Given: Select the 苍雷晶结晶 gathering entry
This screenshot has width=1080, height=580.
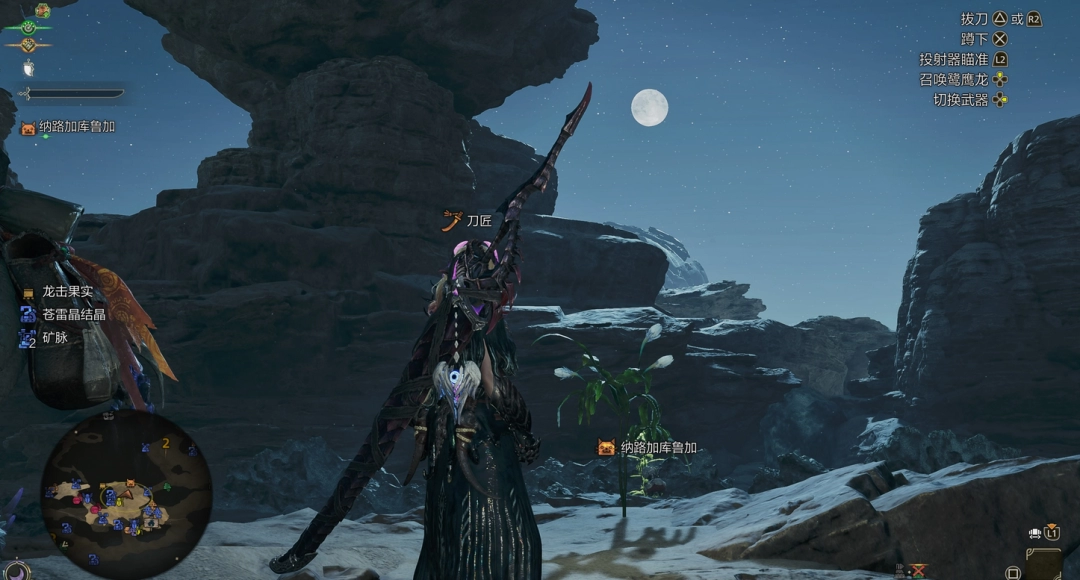Looking at the screenshot, I should click(x=74, y=315).
